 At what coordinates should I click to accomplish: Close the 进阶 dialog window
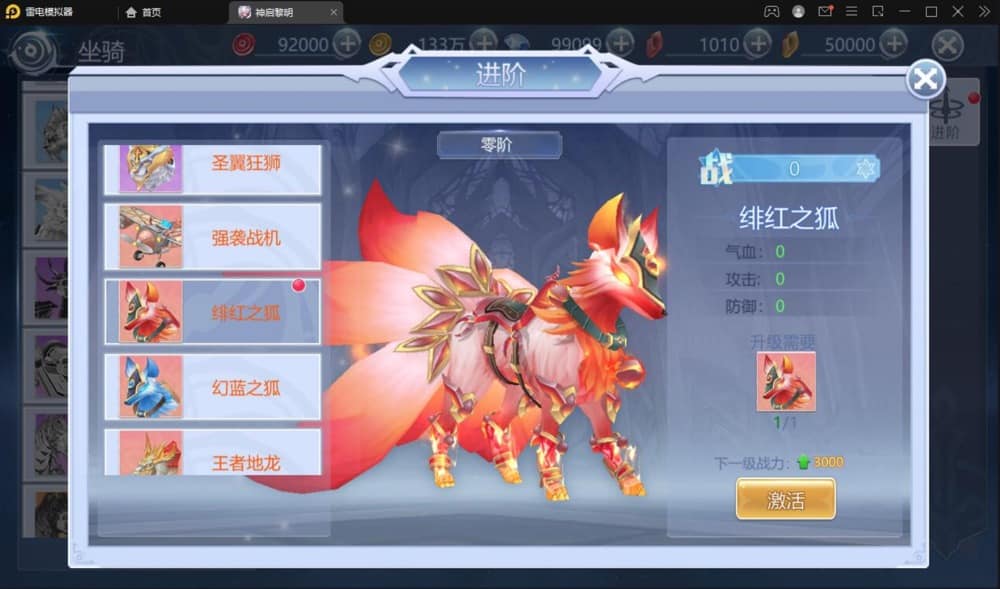pyautogui.click(x=926, y=80)
